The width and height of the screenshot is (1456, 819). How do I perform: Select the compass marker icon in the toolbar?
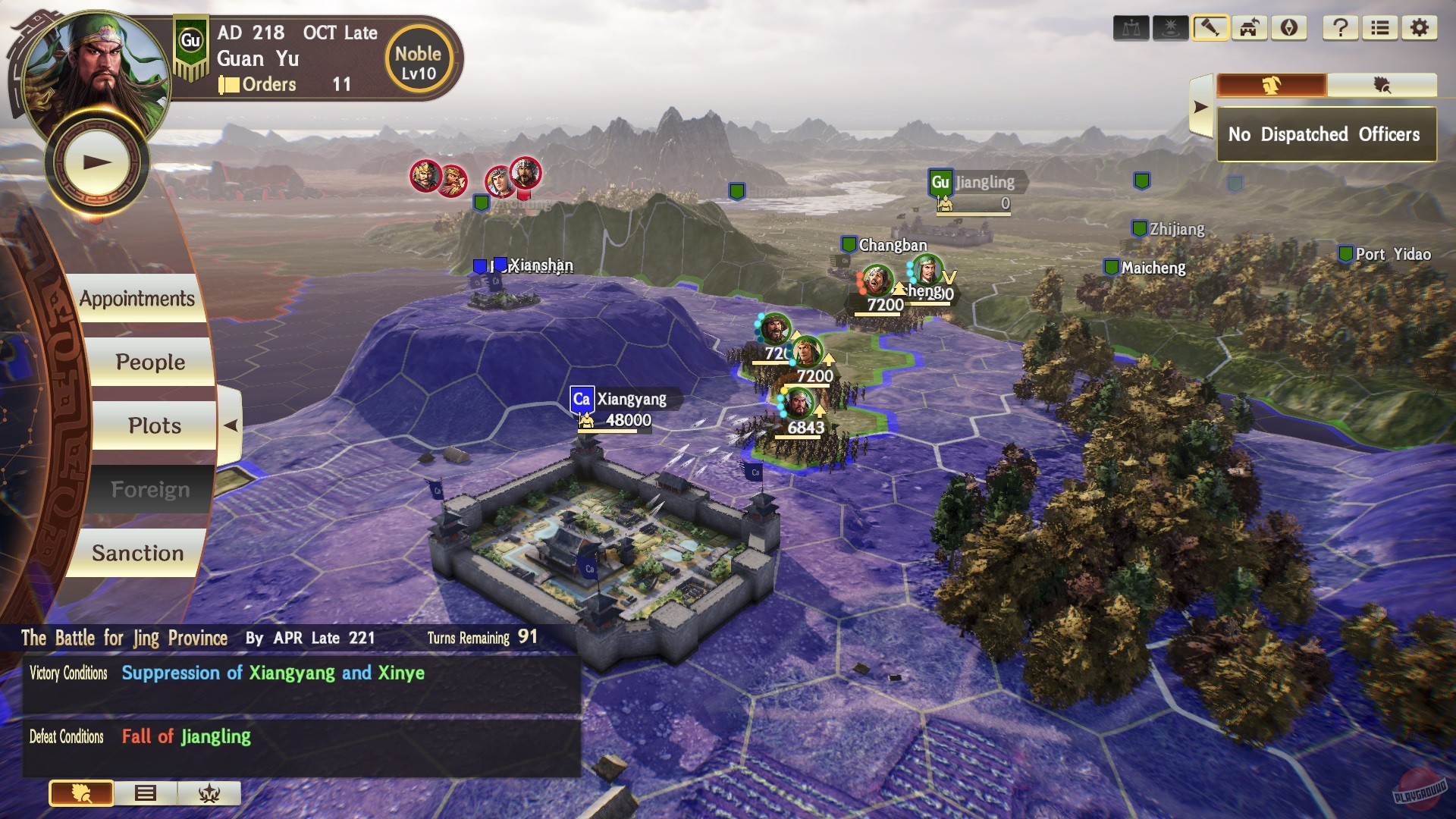(1288, 28)
